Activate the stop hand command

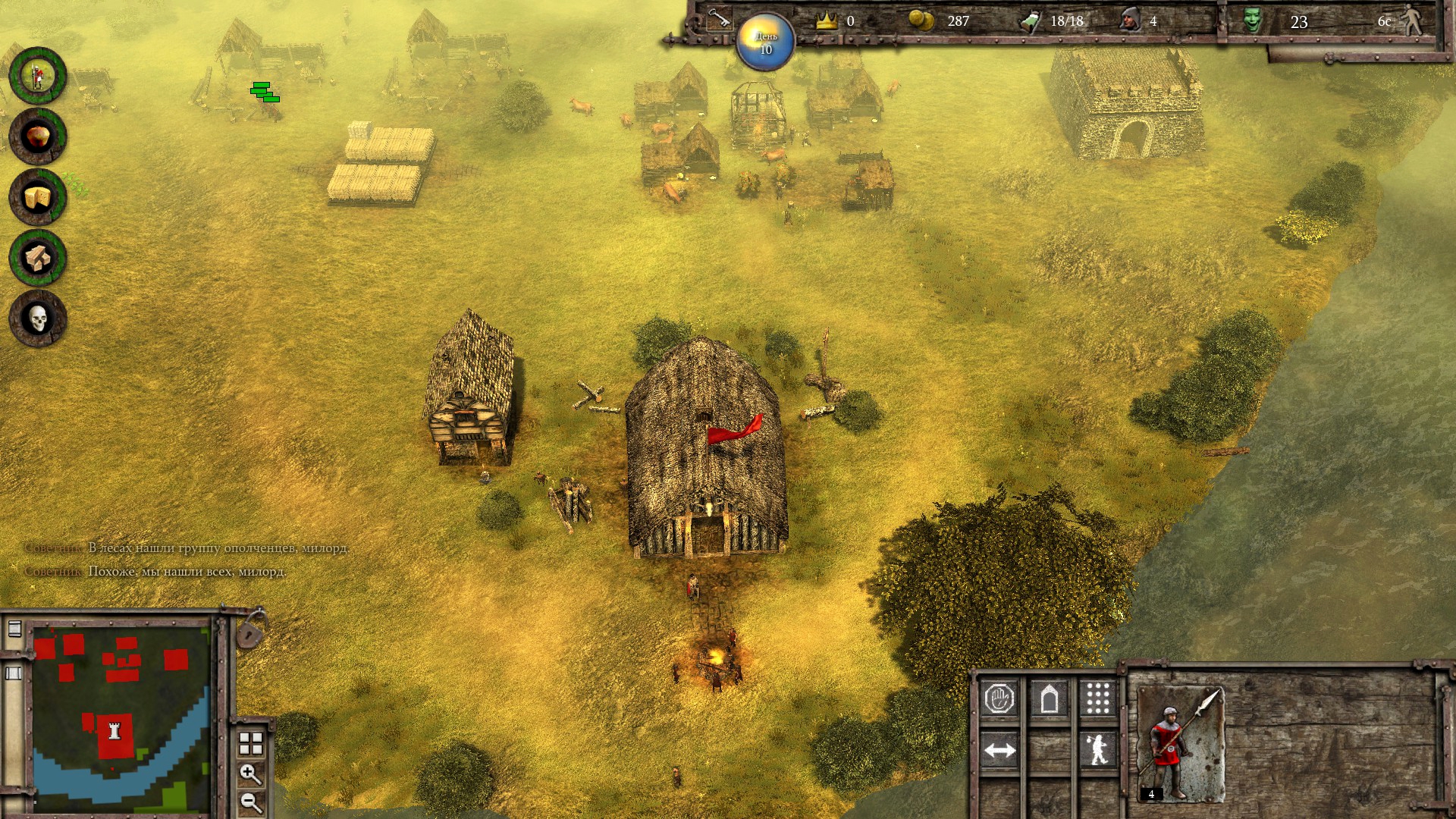tap(999, 698)
